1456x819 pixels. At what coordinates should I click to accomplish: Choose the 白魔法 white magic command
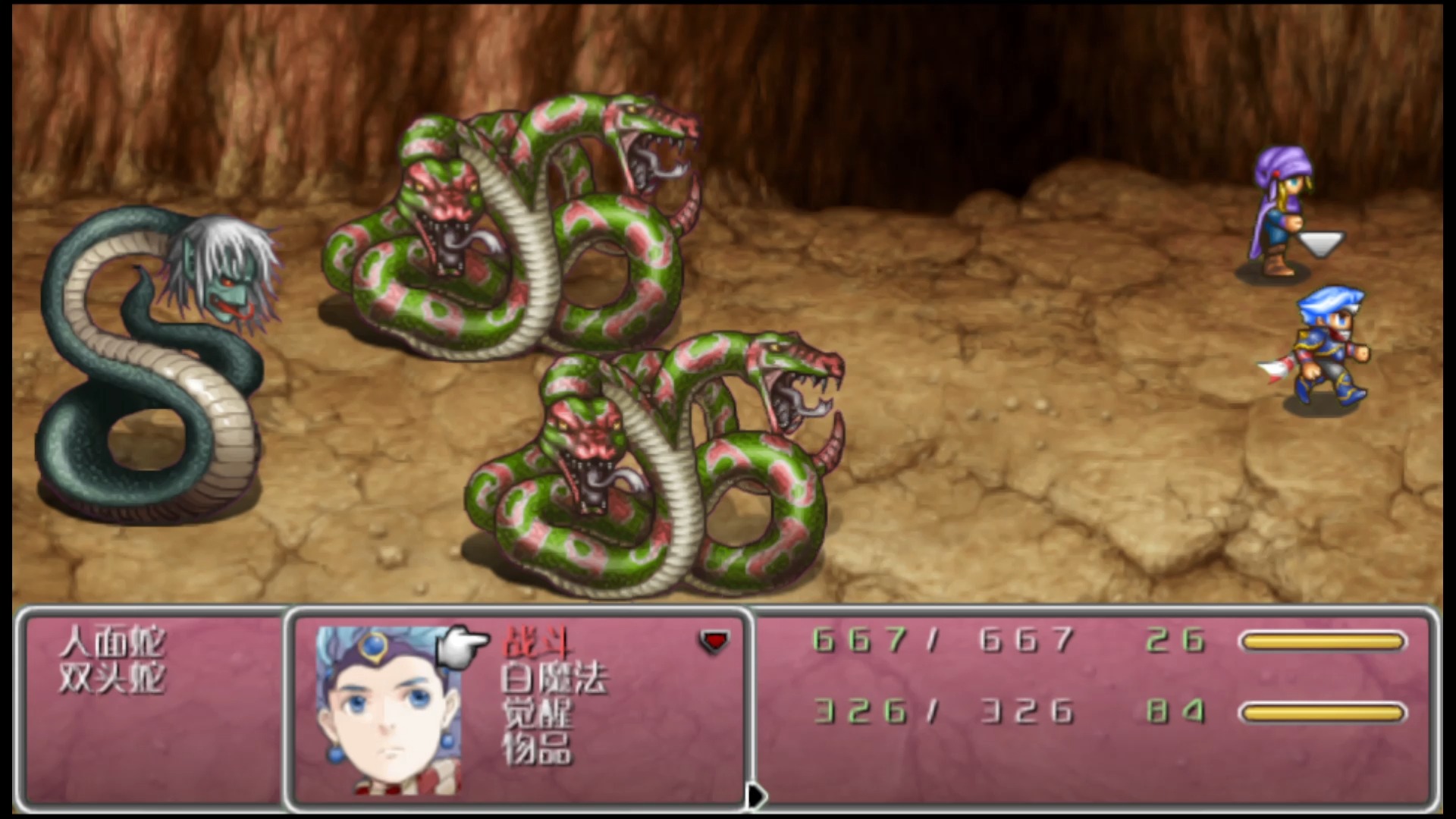[554, 677]
